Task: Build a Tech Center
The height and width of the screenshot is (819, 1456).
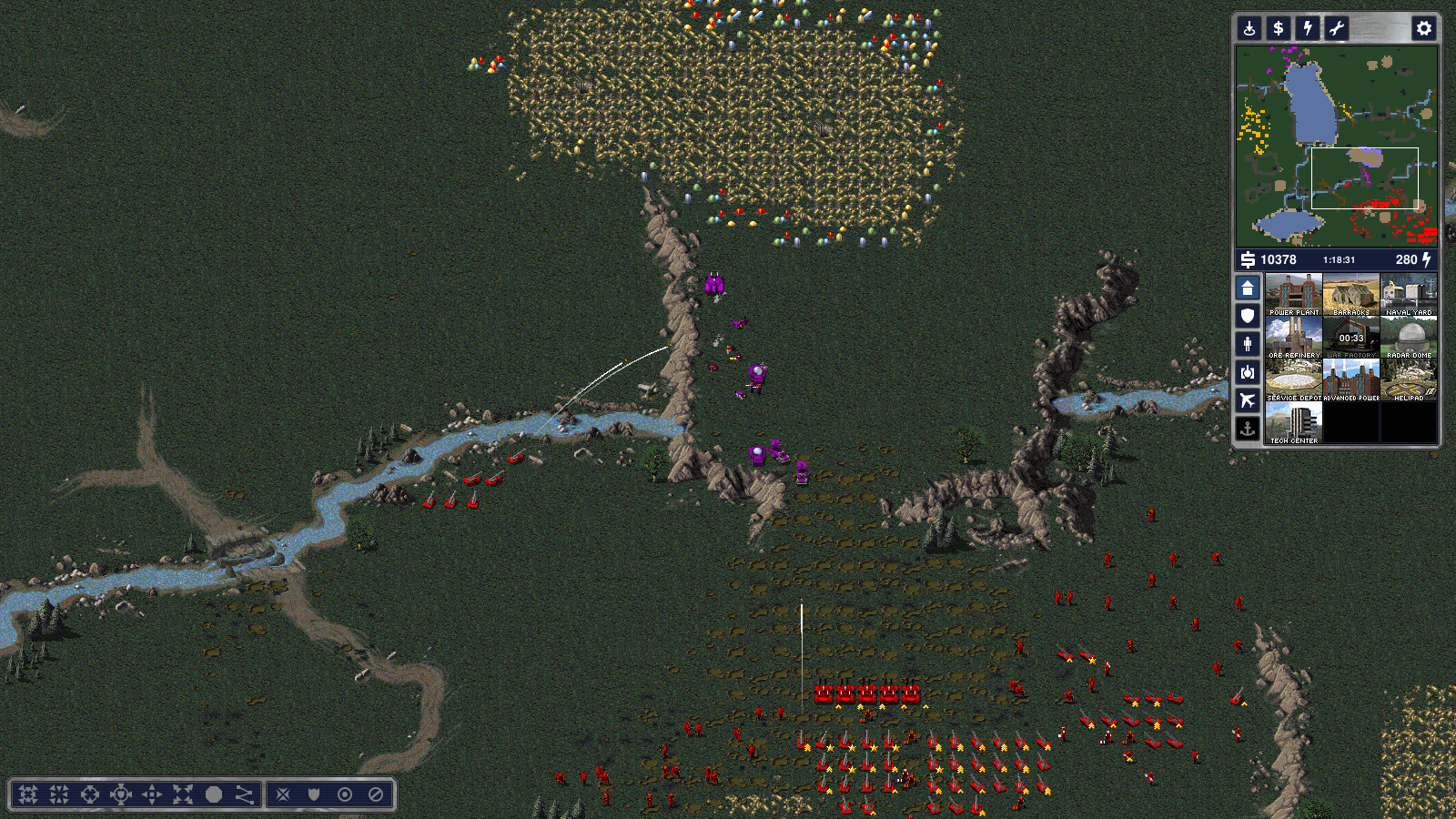Action: 1293,422
